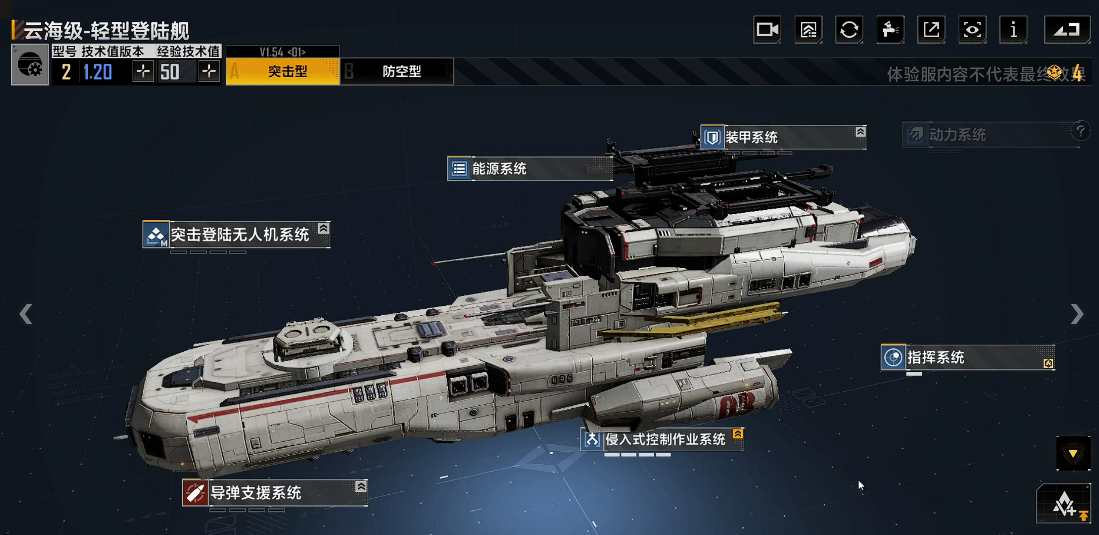Open the 侵入式控制作业系统 module
The height and width of the screenshot is (535, 1099).
pos(662,439)
